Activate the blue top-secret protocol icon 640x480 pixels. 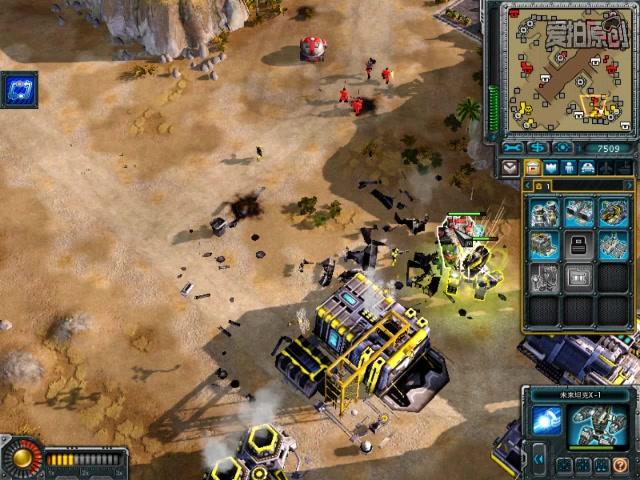[x=19, y=90]
